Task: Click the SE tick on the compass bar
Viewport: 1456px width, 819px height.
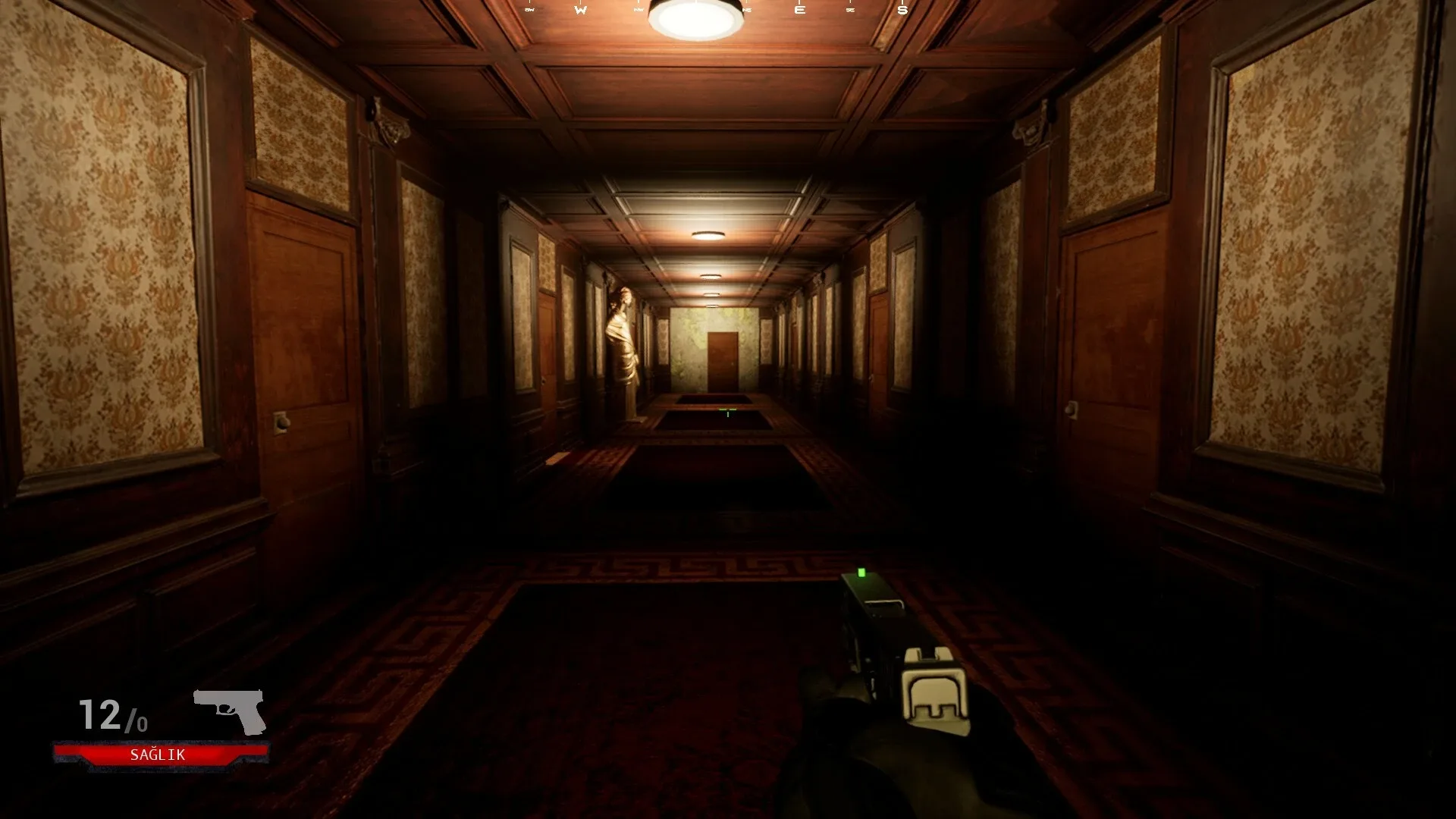Action: pyautogui.click(x=849, y=9)
